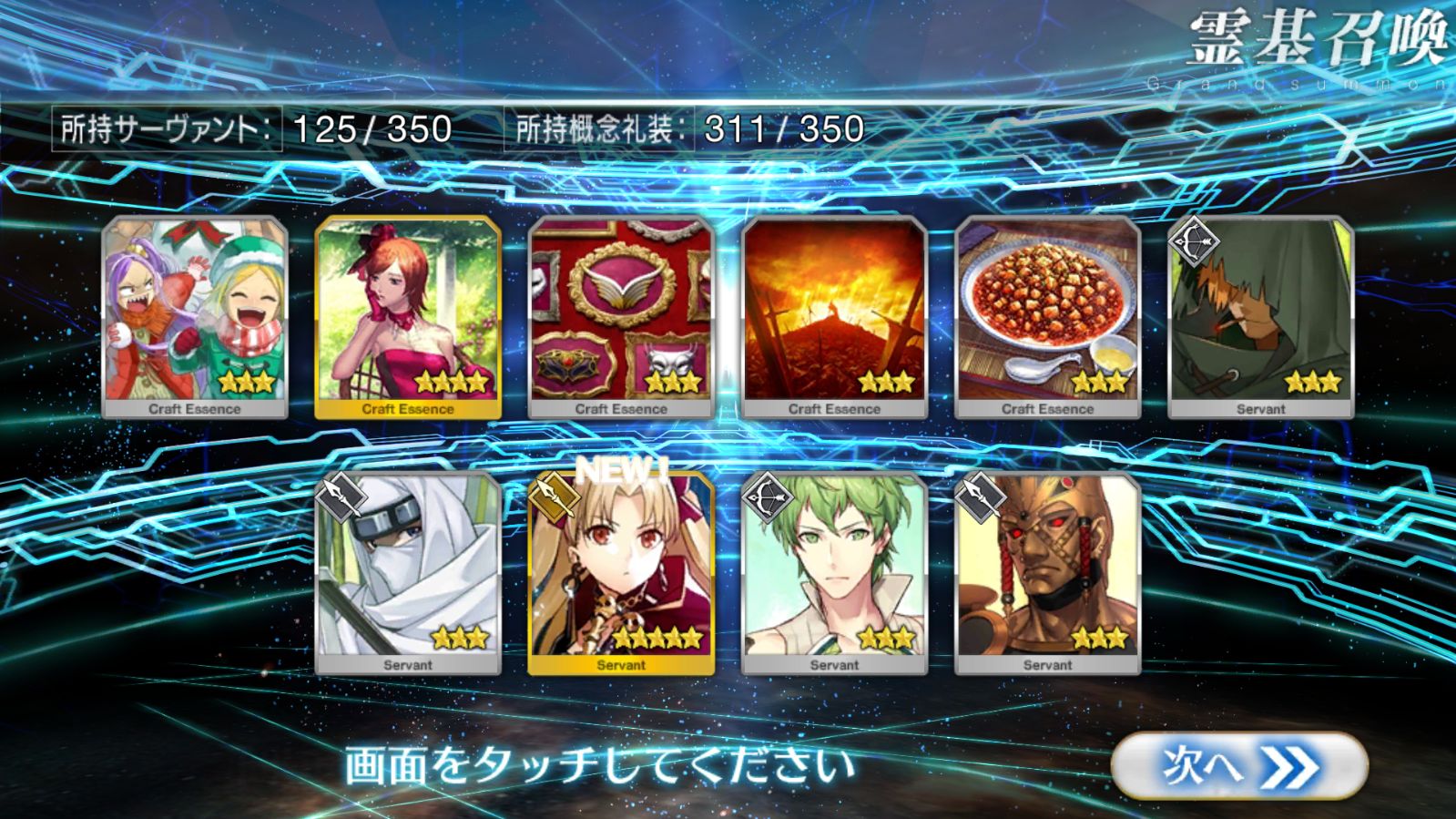This screenshot has width=1456, height=819.
Task: Tap the 次へ next button
Action: tap(1238, 766)
